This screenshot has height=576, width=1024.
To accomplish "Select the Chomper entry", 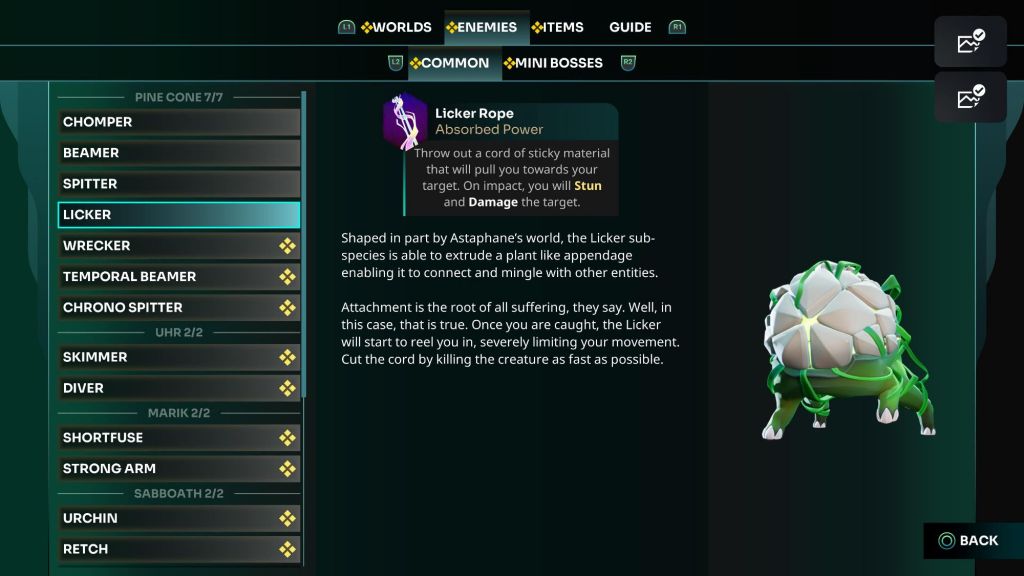I will coord(179,122).
